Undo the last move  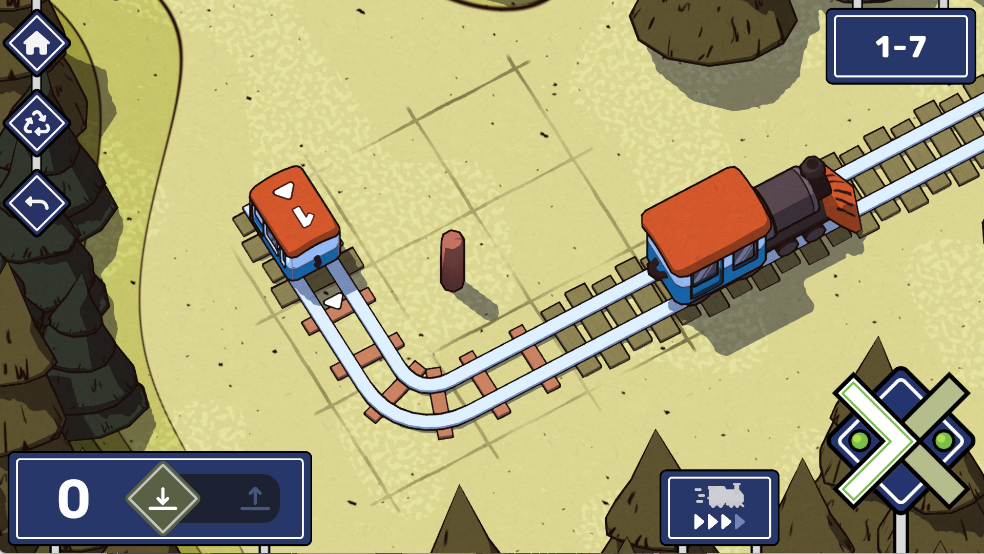(37, 203)
